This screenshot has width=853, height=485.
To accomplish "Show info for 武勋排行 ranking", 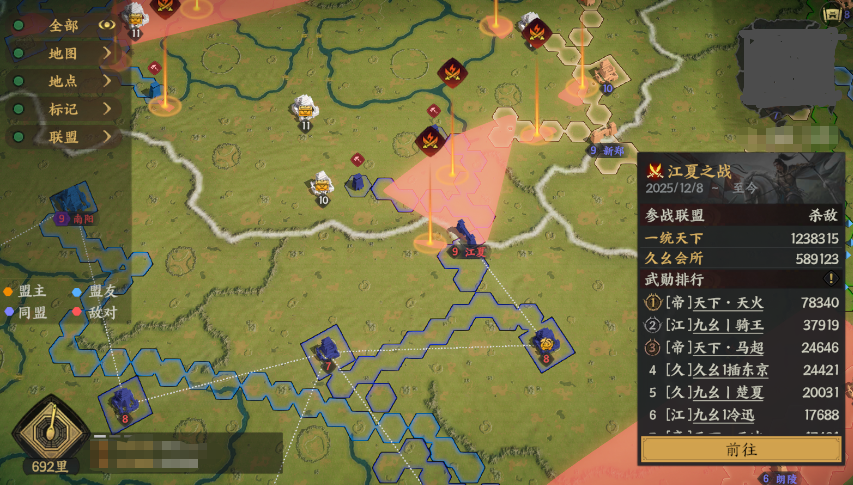I will [x=830, y=279].
